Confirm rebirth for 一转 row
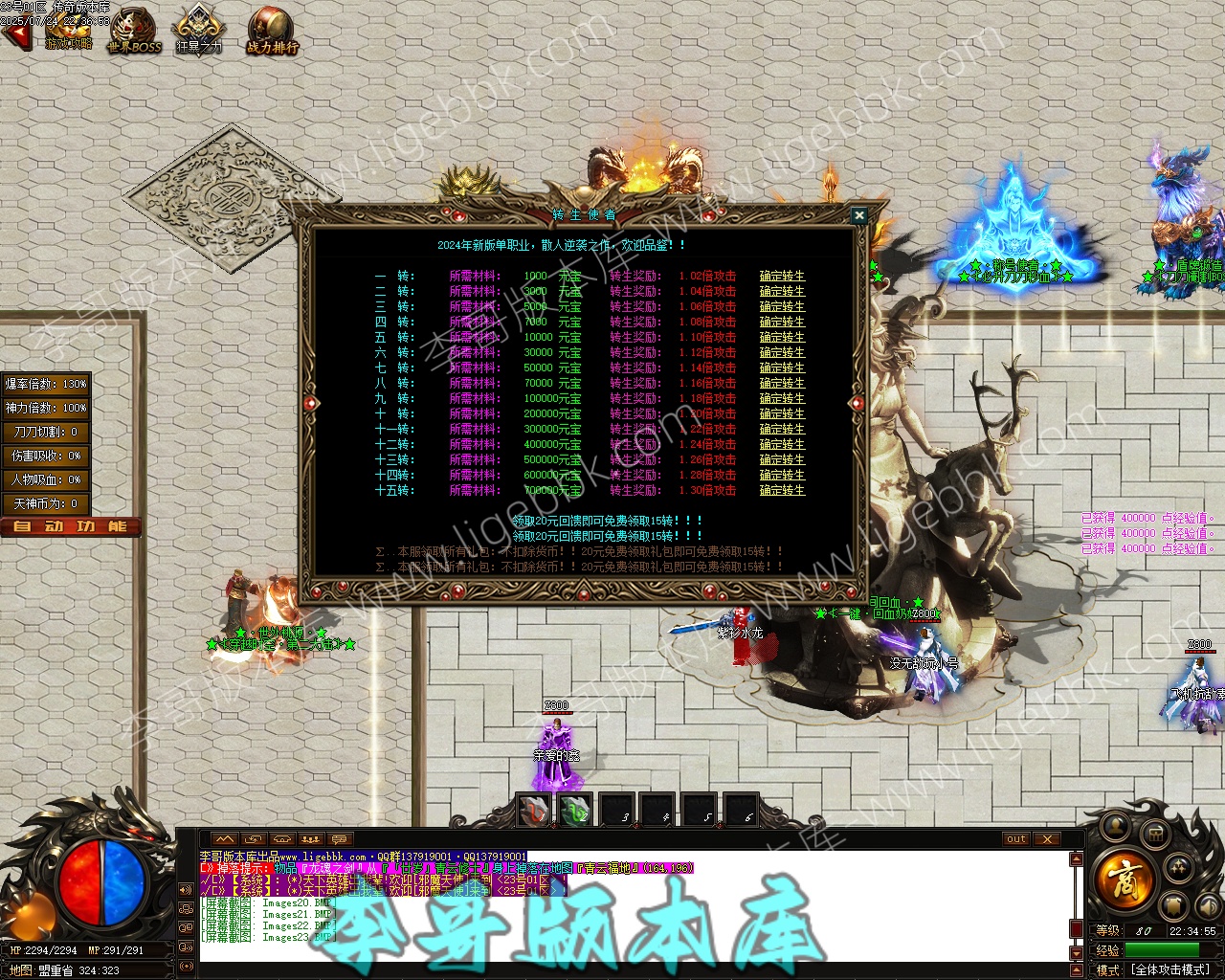The width and height of the screenshot is (1225, 980). pos(782,276)
